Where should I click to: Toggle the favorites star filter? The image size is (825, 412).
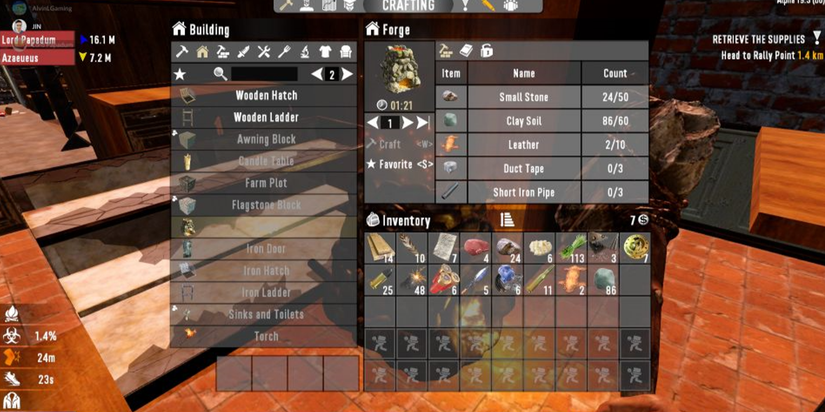(180, 74)
